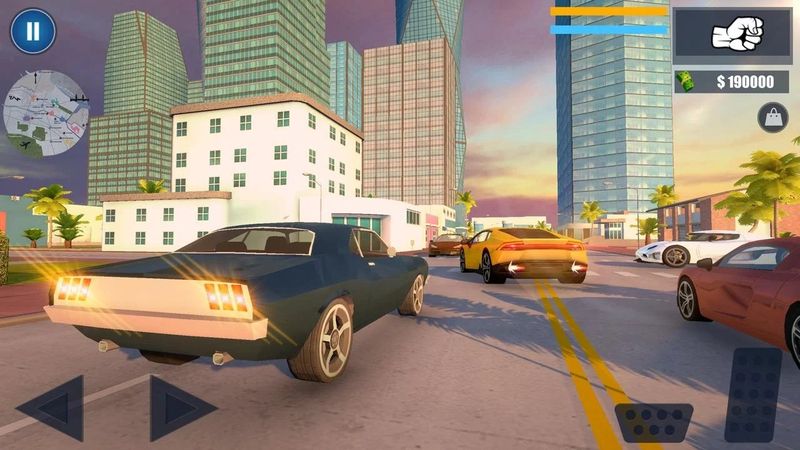This screenshot has height=450, width=800.
Task: Pause the game with the pause button
Action: click(33, 31)
